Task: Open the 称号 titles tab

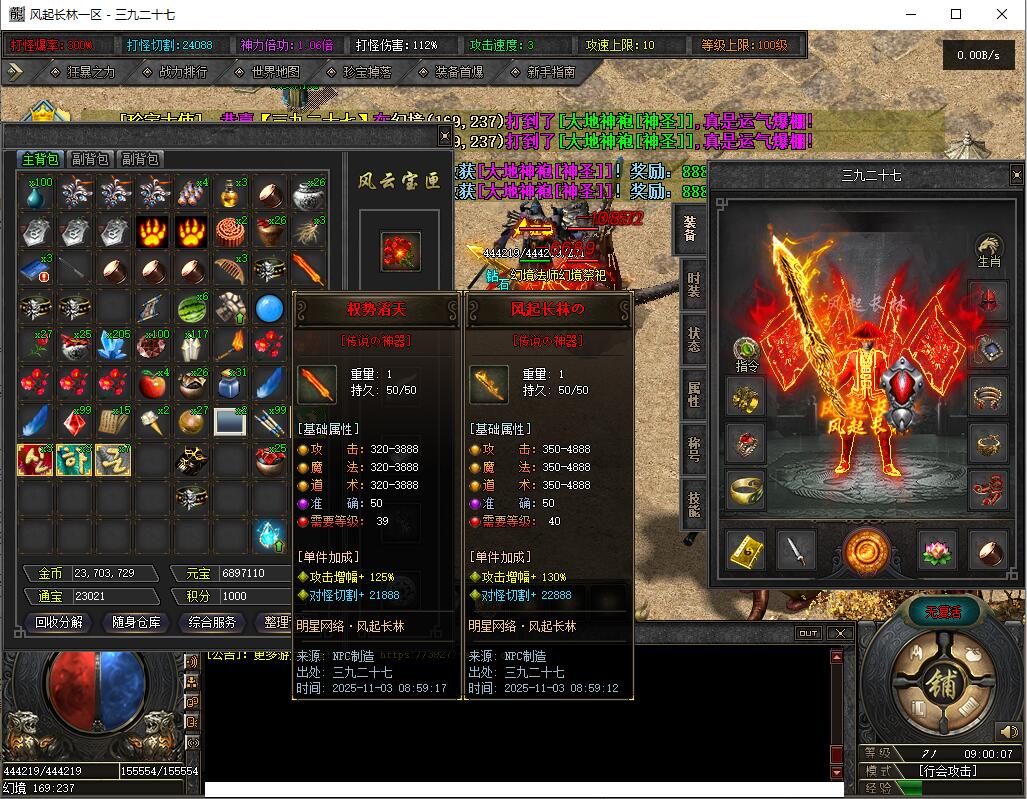Action: tap(693, 447)
